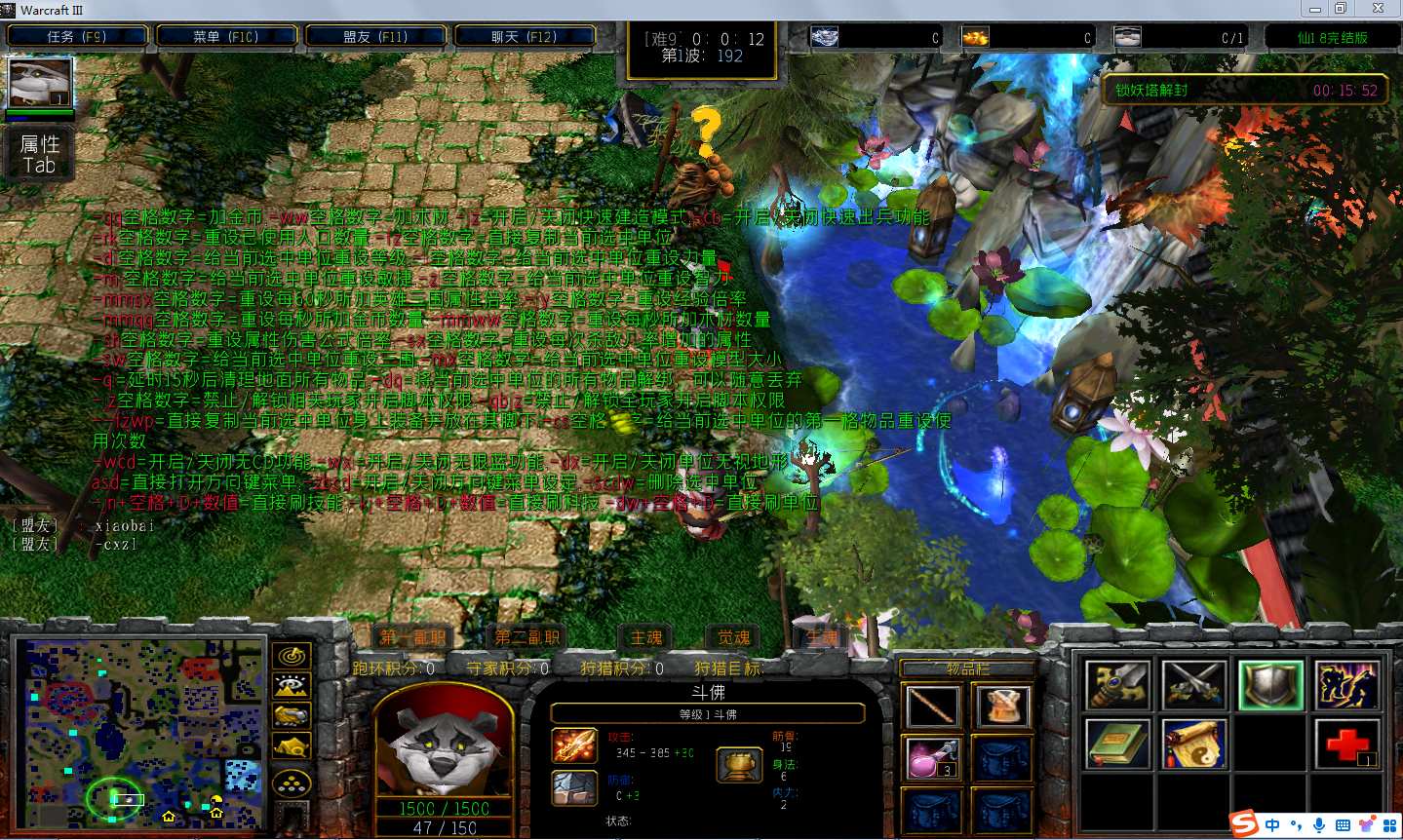Activate the red cross ability
Viewport: 1403px width, 840px height.
(1346, 745)
